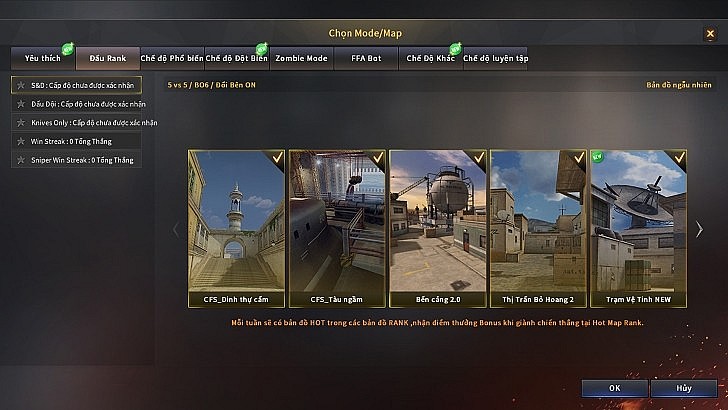Choose the Đấu Đội mode entry
Viewport: 728px width, 410px height.
tap(84, 104)
